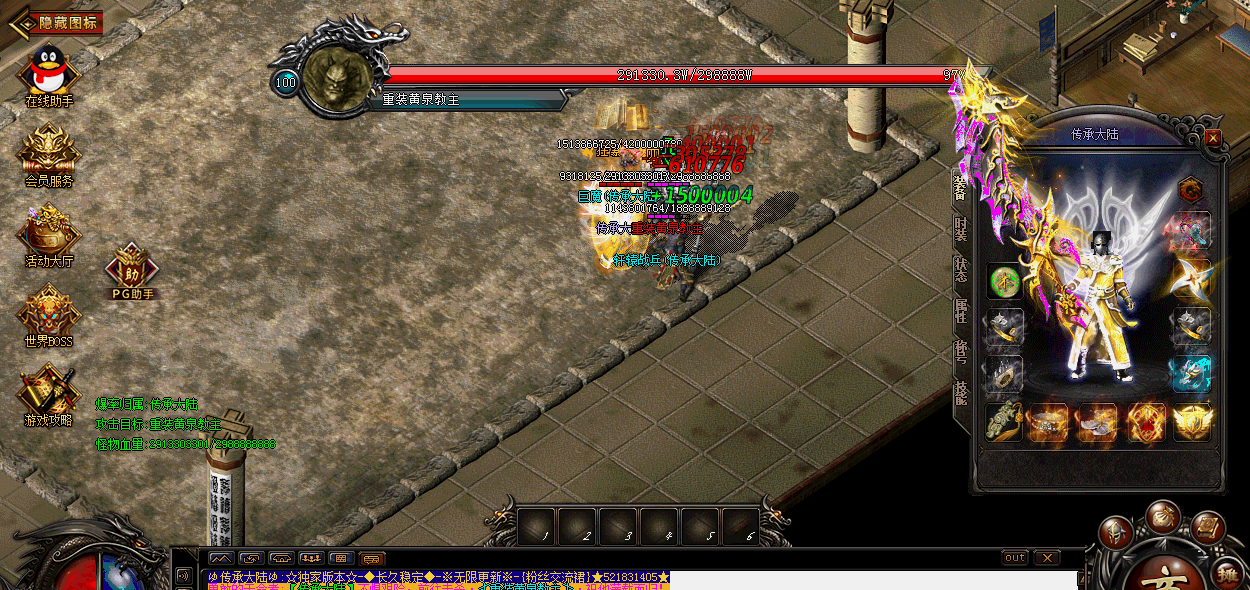Select the green round medal equipment slot
Viewport: 1250px width, 590px height.
[1005, 281]
